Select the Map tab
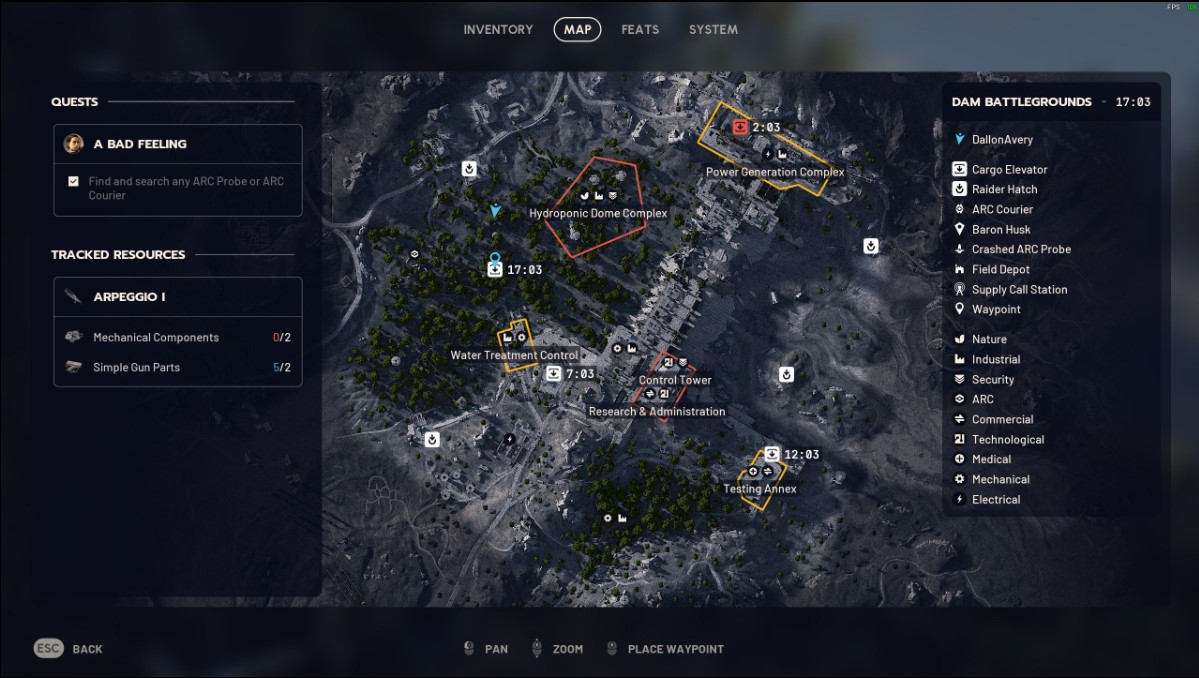Screen dimensions: 1199x678 577,30
